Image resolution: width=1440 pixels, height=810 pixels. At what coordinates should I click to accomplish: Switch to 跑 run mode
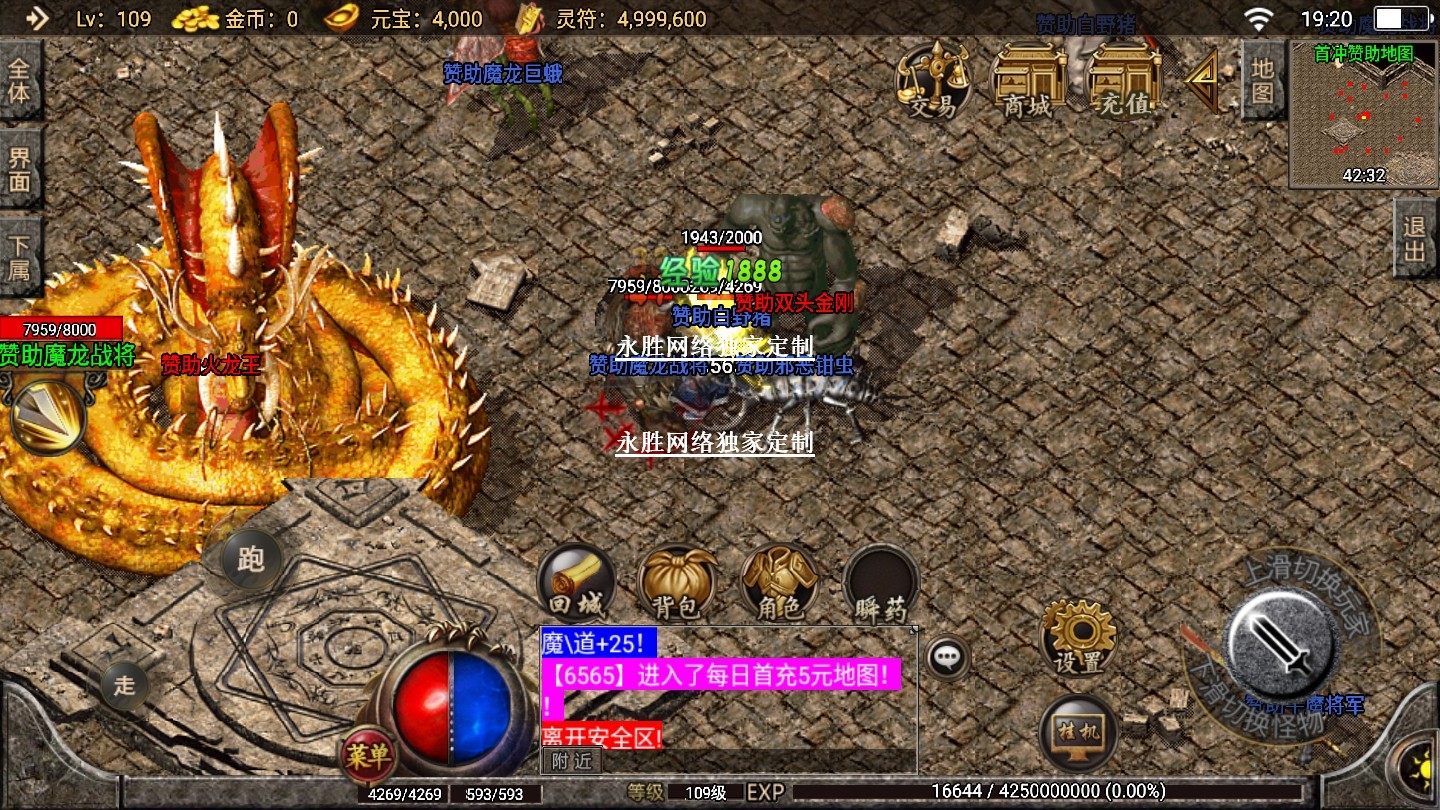[x=249, y=558]
